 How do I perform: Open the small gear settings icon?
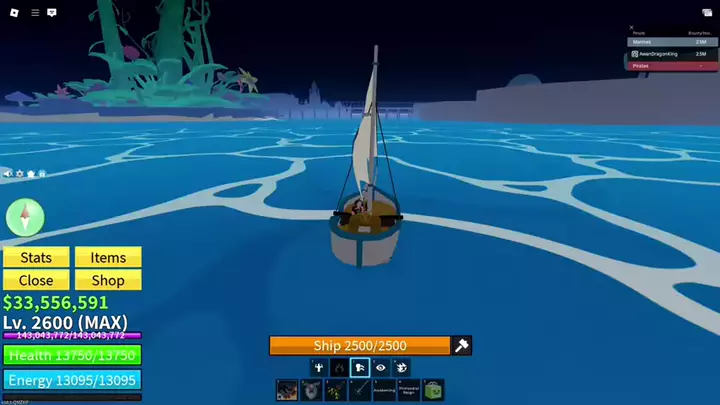click(20, 174)
